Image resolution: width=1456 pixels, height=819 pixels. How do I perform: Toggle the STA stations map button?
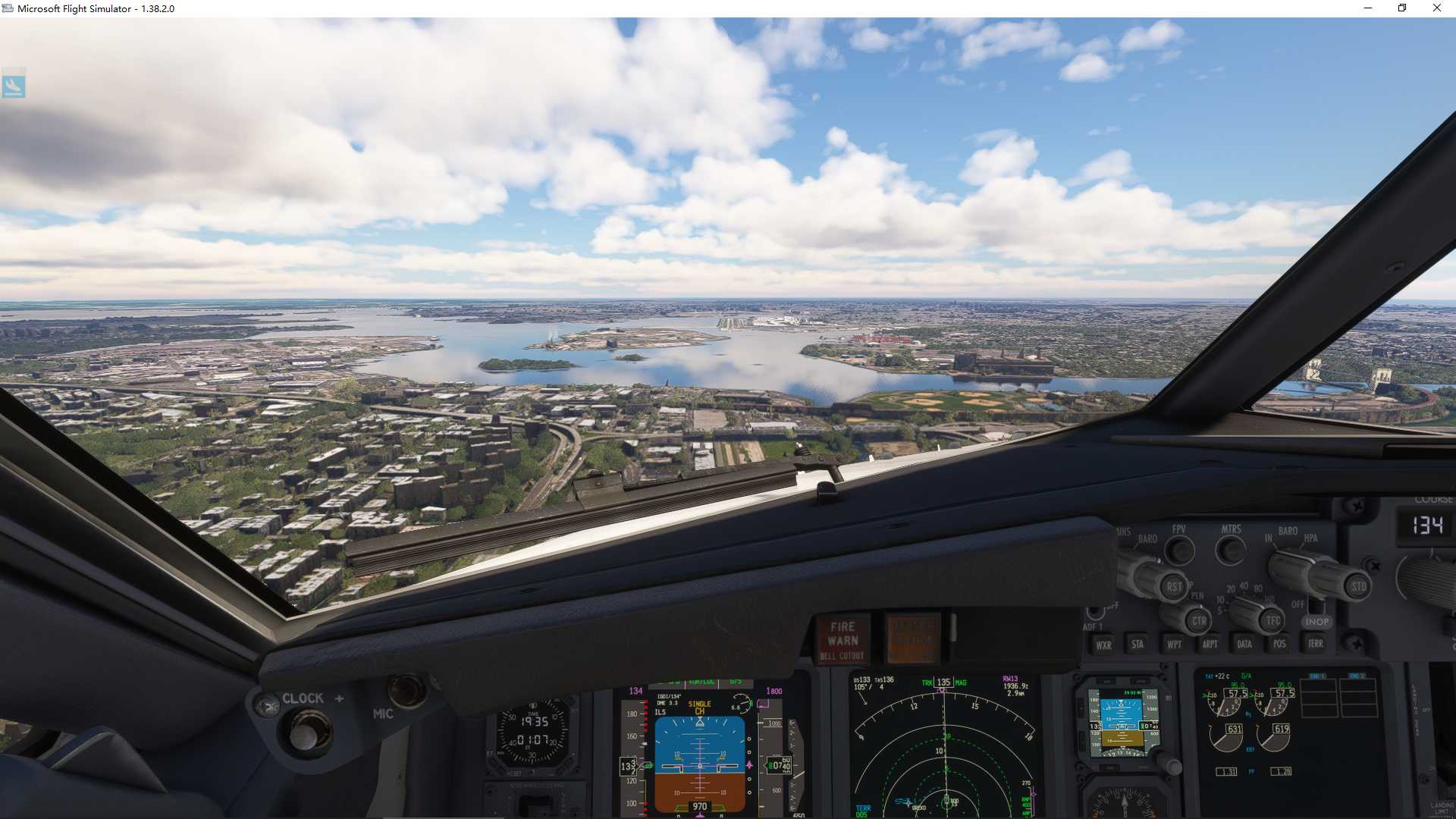(1137, 645)
